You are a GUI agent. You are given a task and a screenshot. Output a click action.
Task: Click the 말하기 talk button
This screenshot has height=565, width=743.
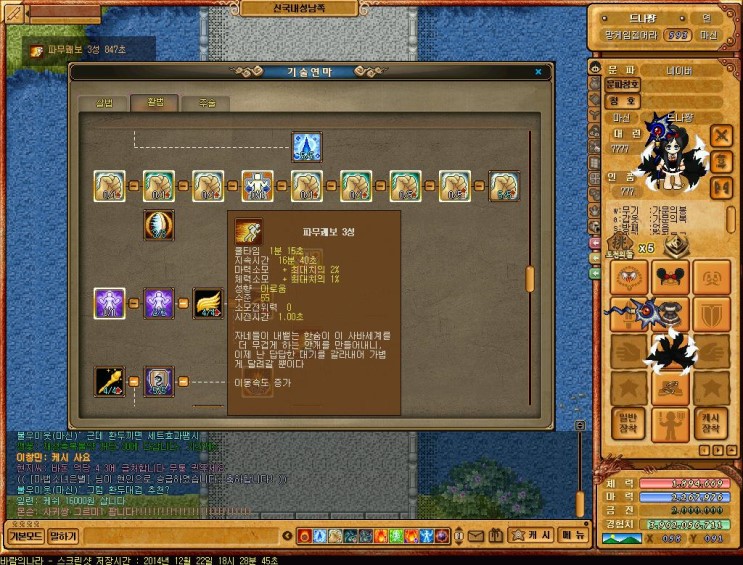click(x=63, y=536)
